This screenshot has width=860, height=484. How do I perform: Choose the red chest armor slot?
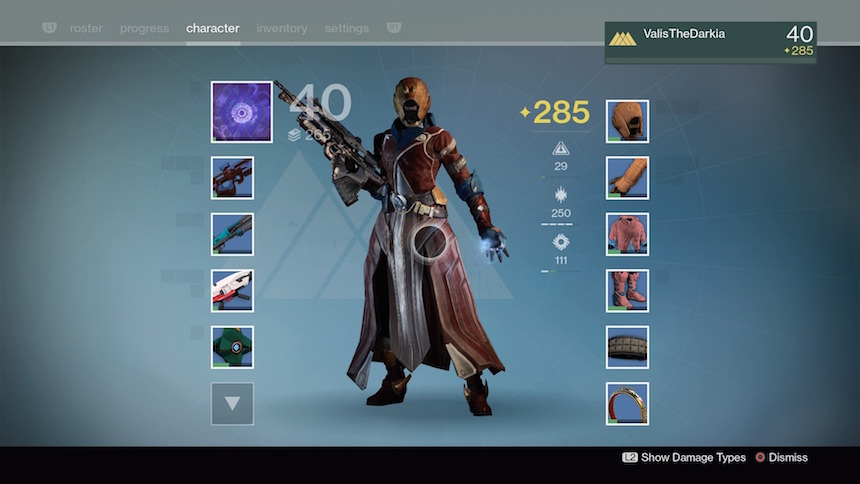pyautogui.click(x=627, y=234)
